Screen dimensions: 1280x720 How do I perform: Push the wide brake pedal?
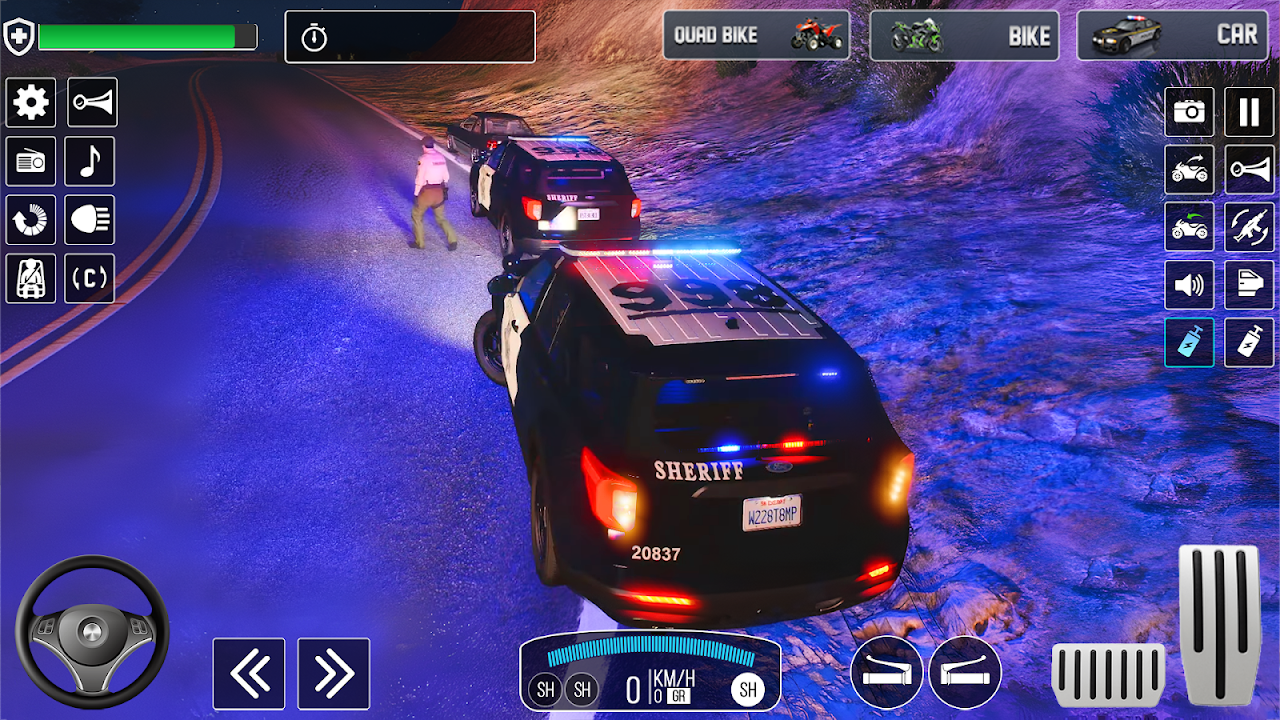click(x=1108, y=675)
